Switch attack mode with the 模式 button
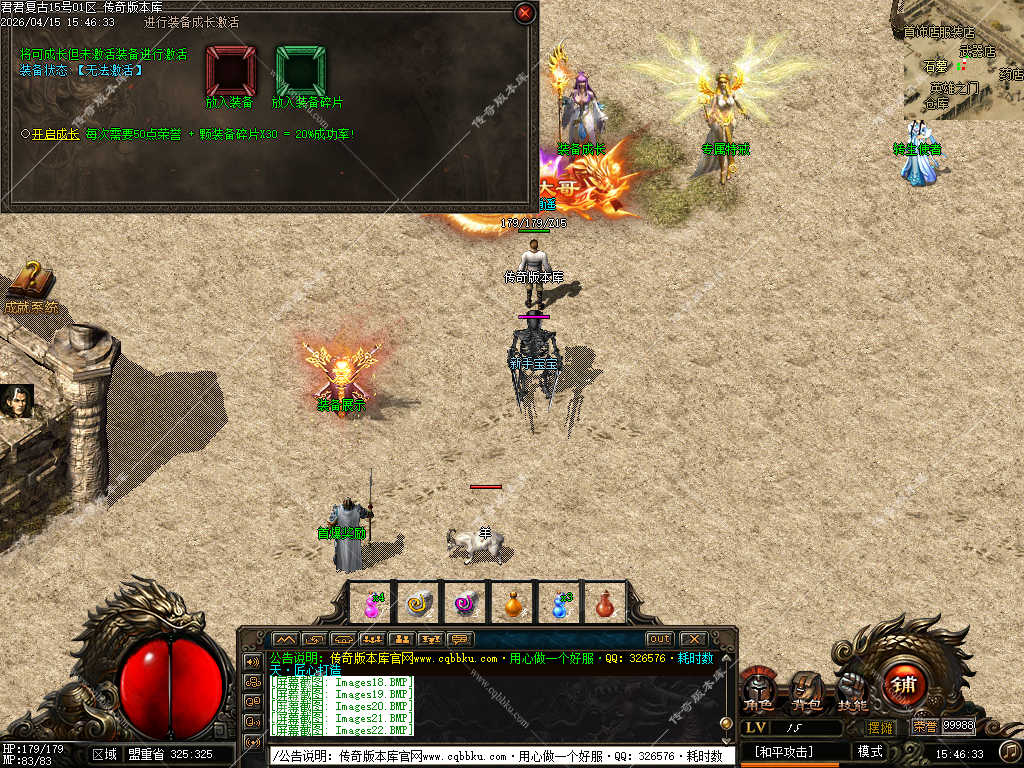 pyautogui.click(x=870, y=751)
